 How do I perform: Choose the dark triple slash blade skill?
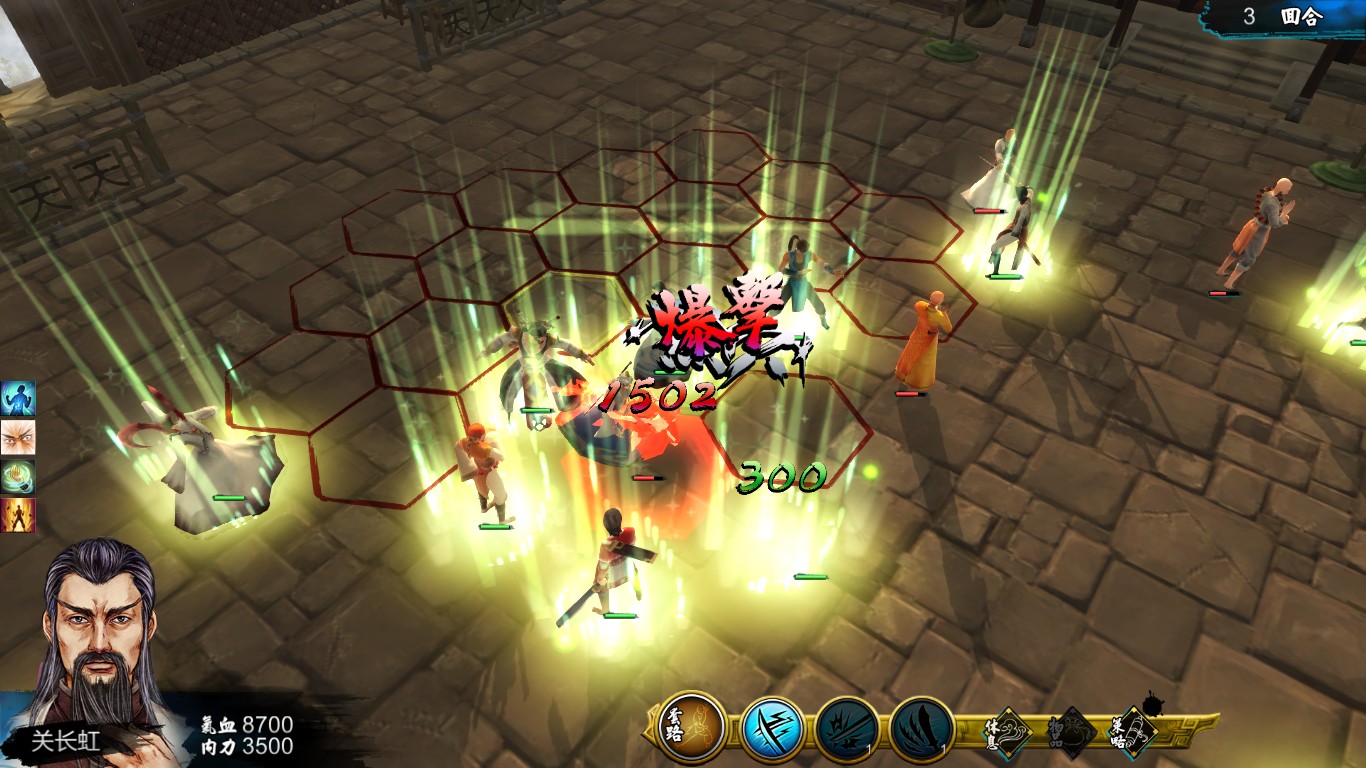pyautogui.click(x=921, y=729)
